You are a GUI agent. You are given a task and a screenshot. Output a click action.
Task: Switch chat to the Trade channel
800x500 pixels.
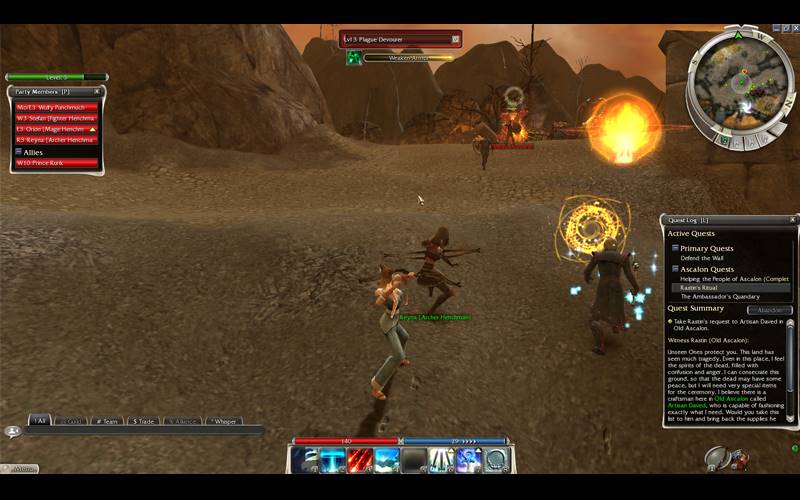143,421
